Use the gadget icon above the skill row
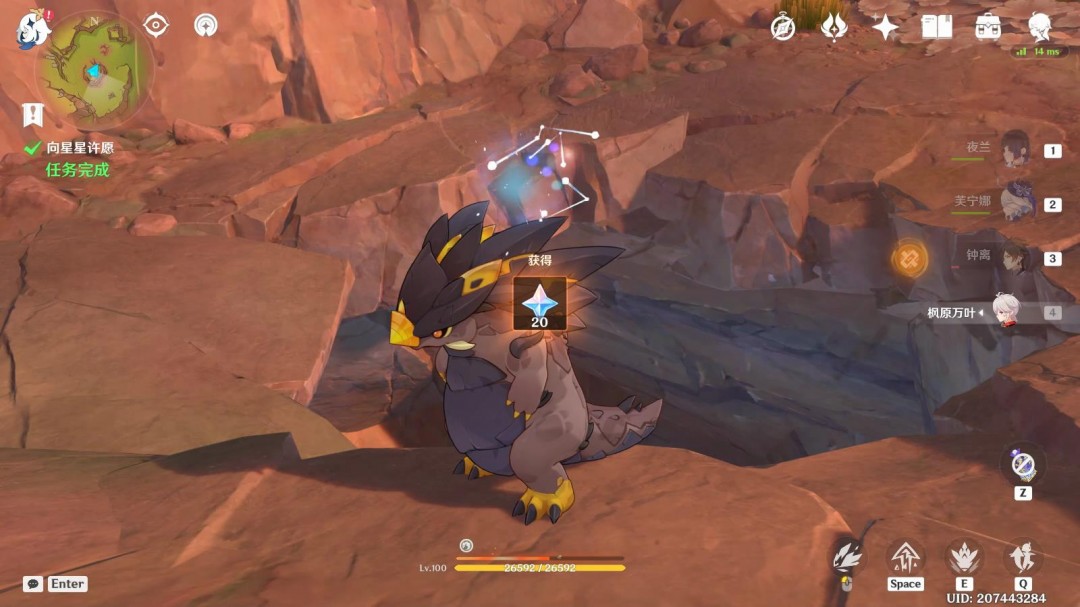 pos(1023,465)
